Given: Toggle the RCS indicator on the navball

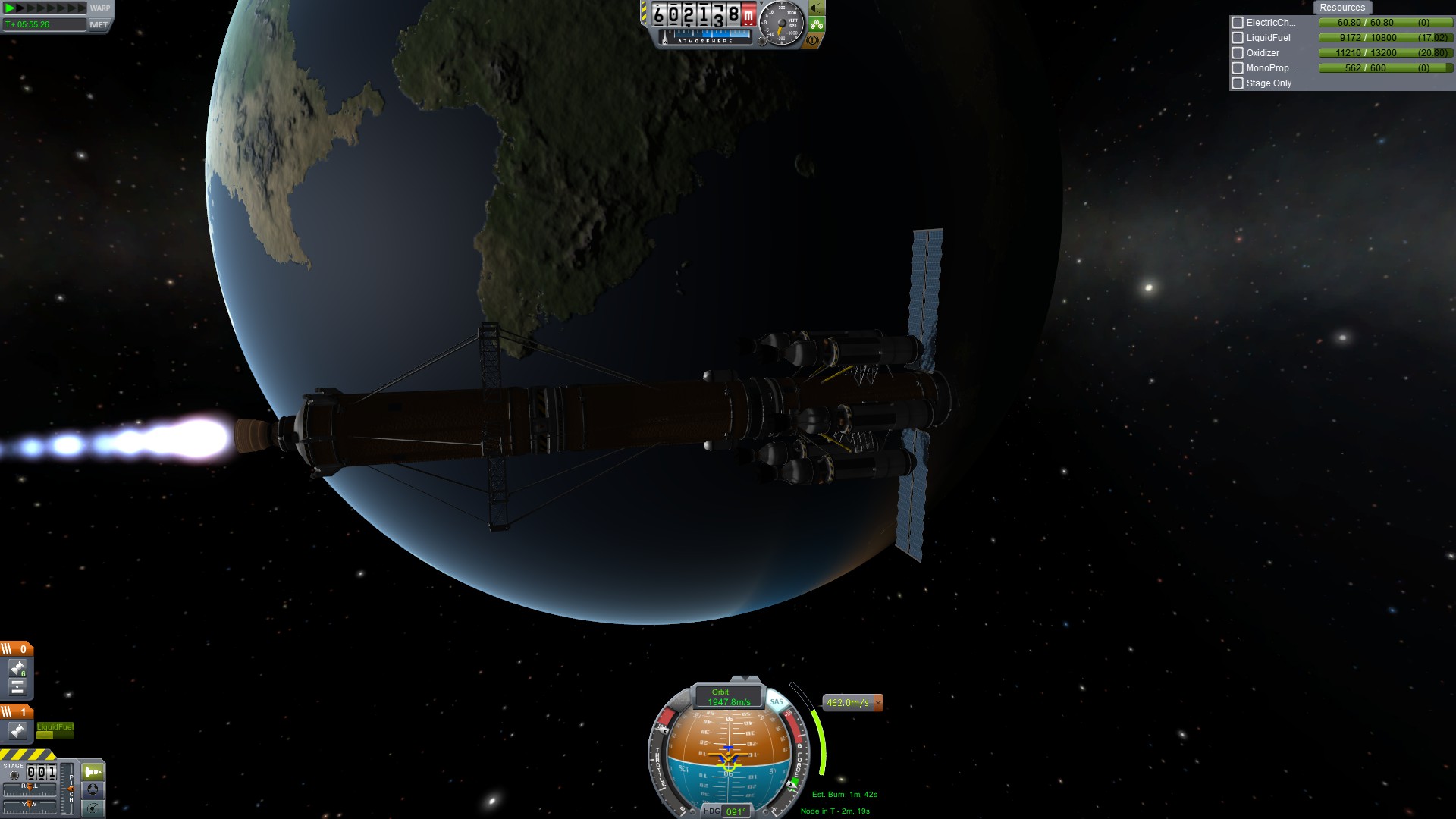Looking at the screenshot, I should tap(683, 701).
